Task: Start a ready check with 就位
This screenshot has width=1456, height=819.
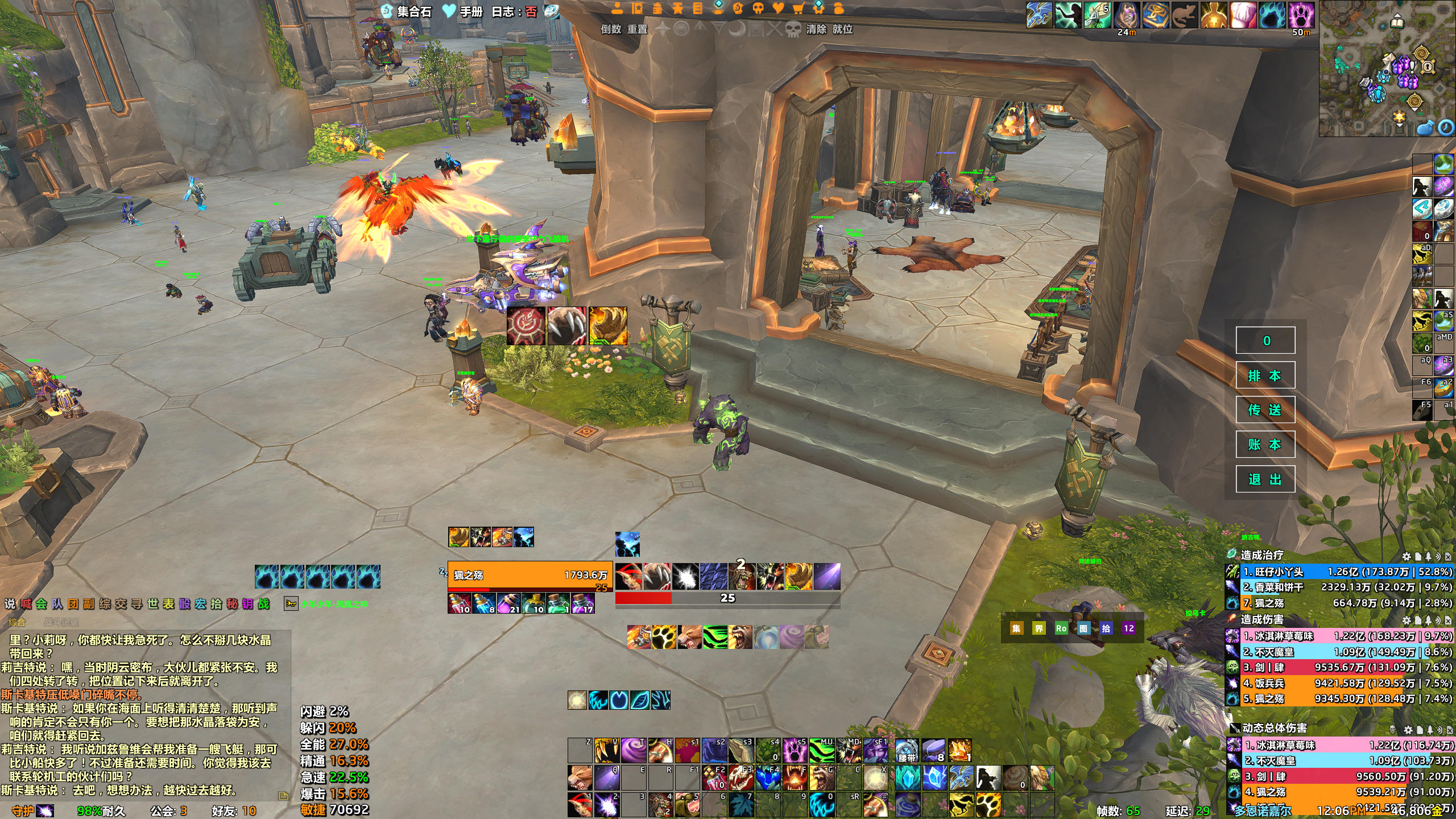Action: (x=842, y=29)
